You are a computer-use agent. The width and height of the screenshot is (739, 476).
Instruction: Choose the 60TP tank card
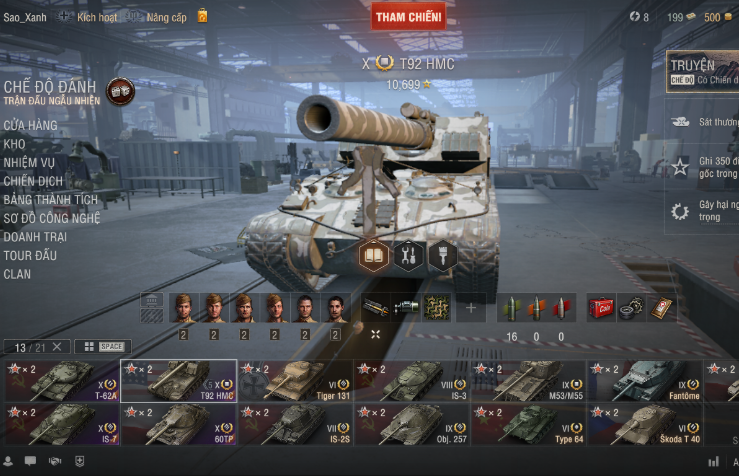click(x=178, y=424)
